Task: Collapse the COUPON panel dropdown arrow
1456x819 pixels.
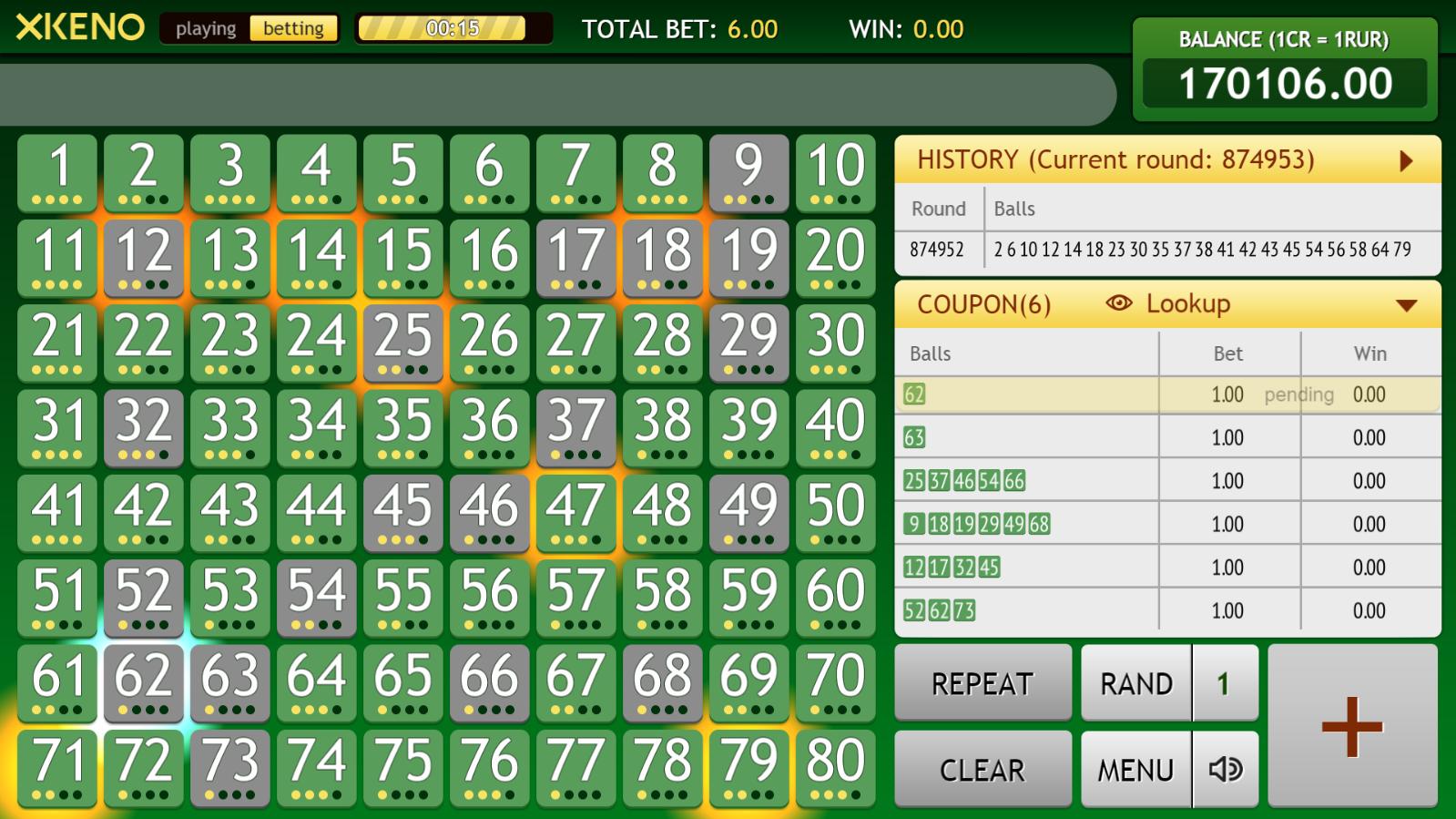Action: (x=1406, y=305)
